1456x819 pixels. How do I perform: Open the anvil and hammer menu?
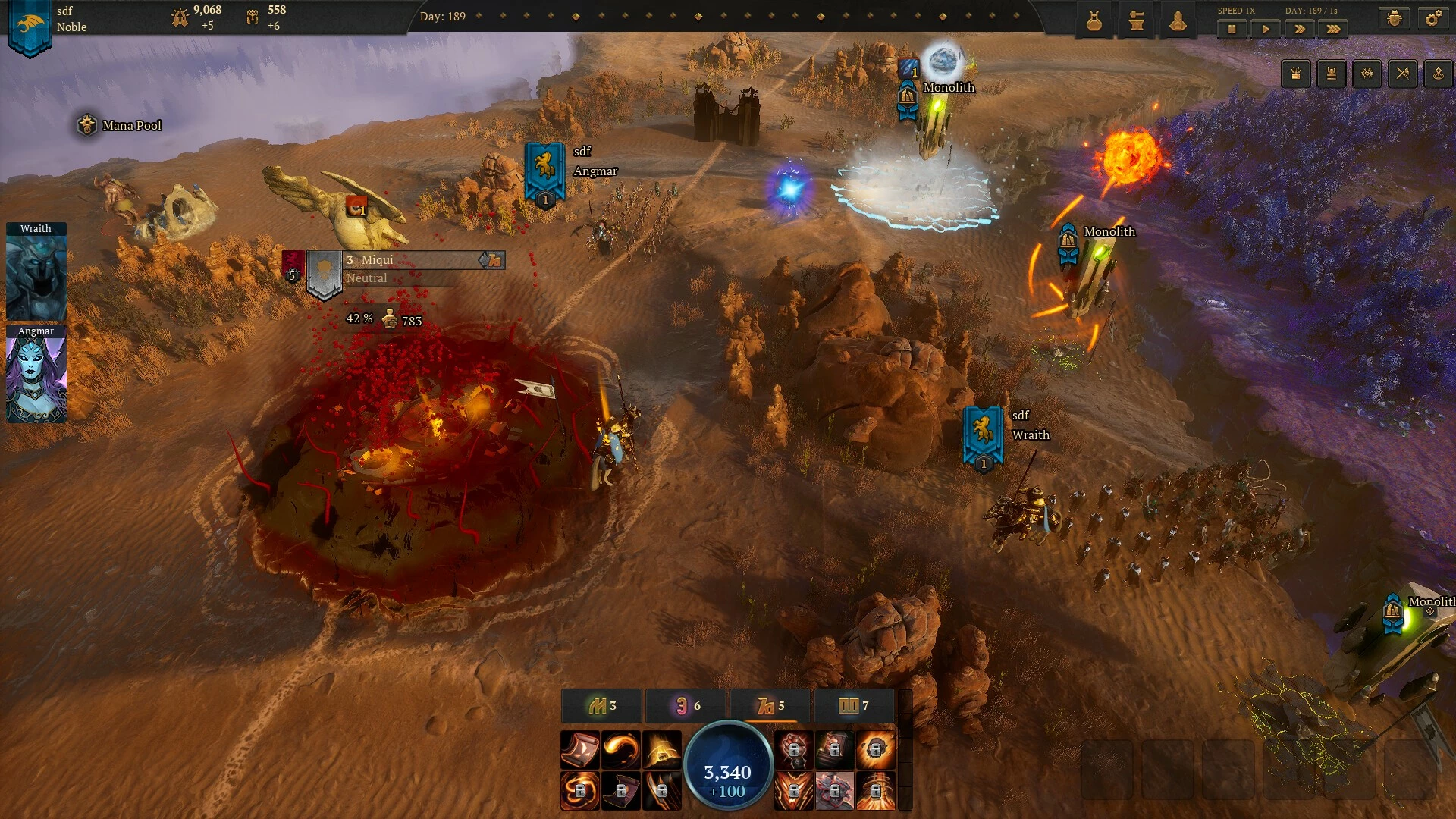tap(1136, 21)
